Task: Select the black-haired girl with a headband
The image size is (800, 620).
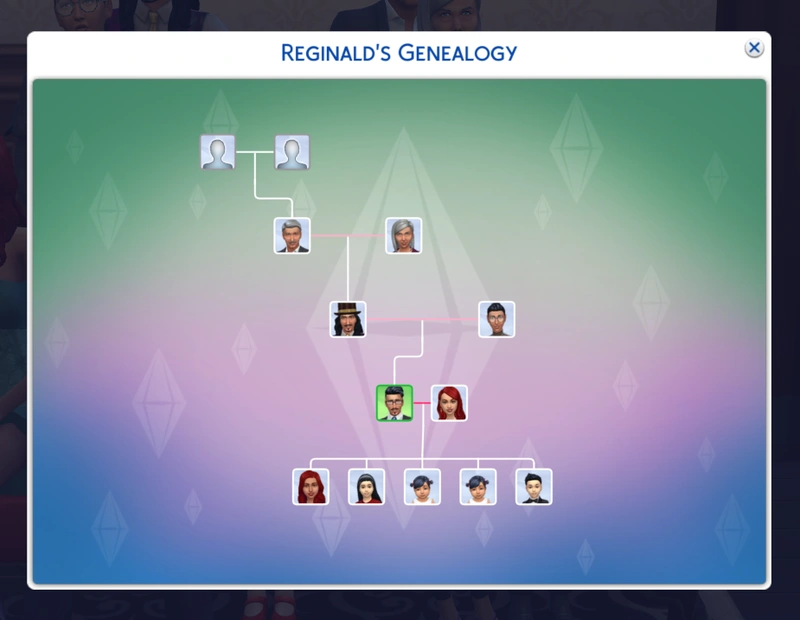Action: [366, 486]
